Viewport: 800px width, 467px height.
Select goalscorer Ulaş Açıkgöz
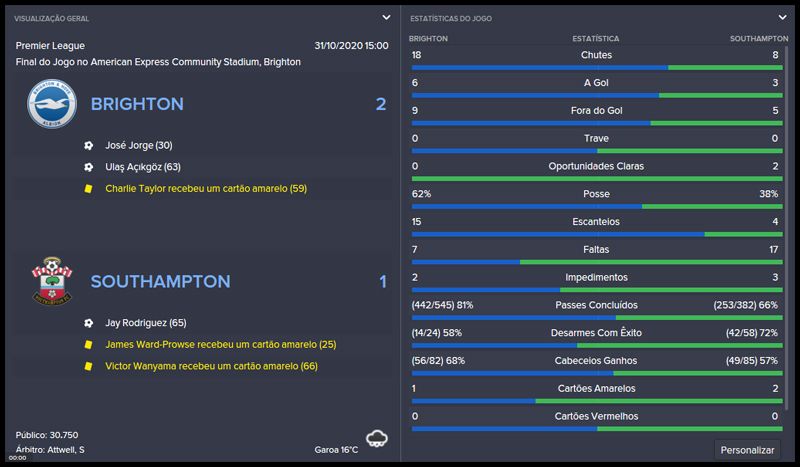pos(142,167)
